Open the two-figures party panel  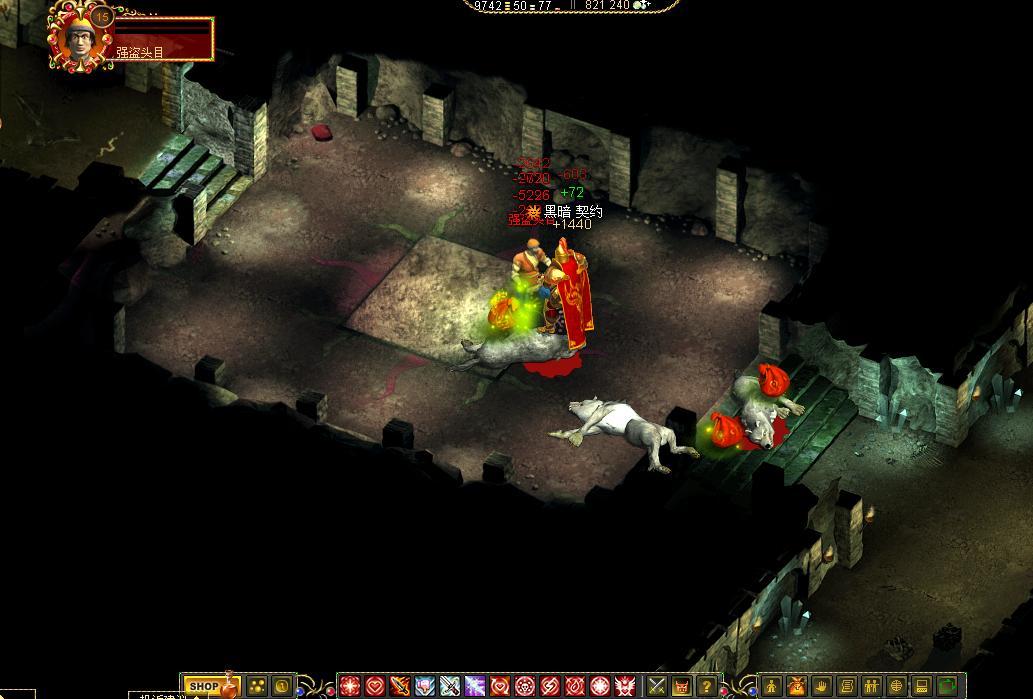[872, 686]
